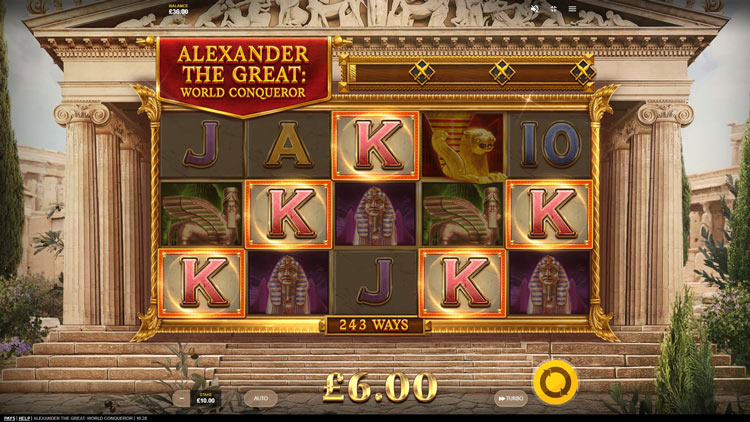Open the Pays table link
750x422 pixels.
click(x=8, y=417)
